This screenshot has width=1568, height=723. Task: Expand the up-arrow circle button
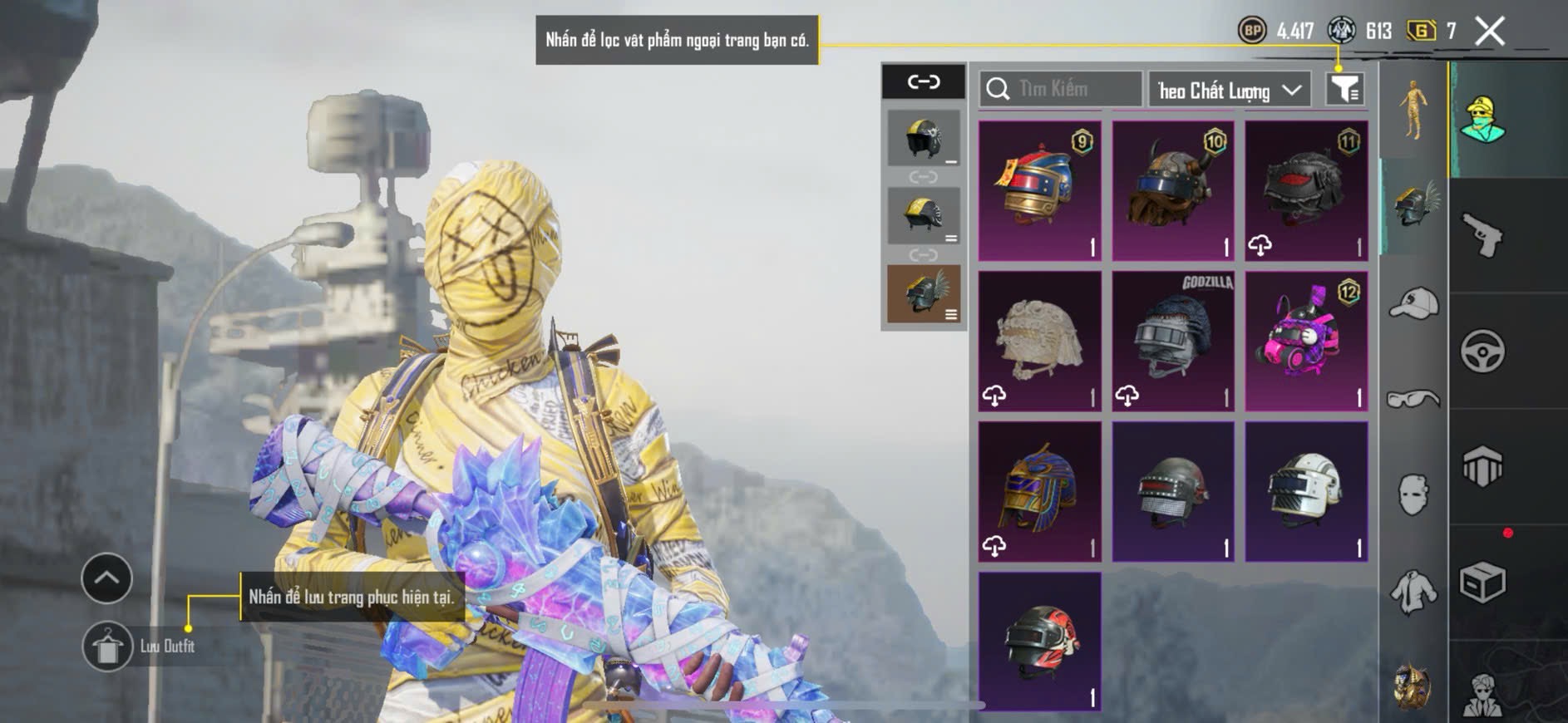pyautogui.click(x=106, y=578)
